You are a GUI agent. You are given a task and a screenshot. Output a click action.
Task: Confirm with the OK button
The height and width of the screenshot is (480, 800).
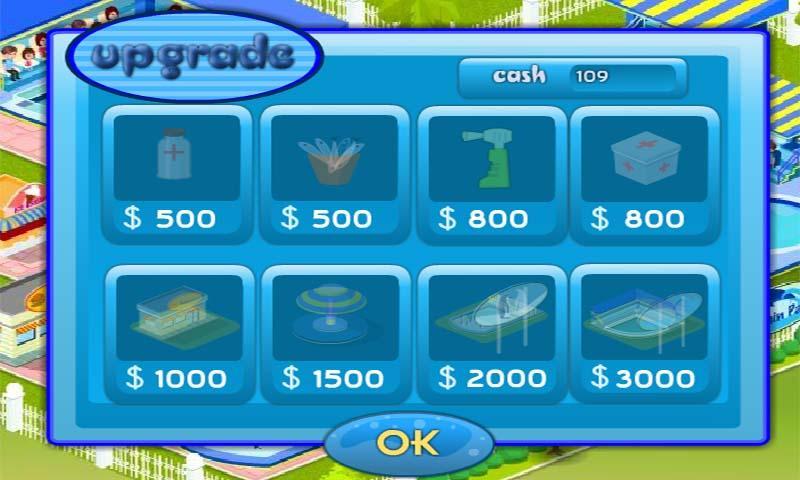(409, 443)
